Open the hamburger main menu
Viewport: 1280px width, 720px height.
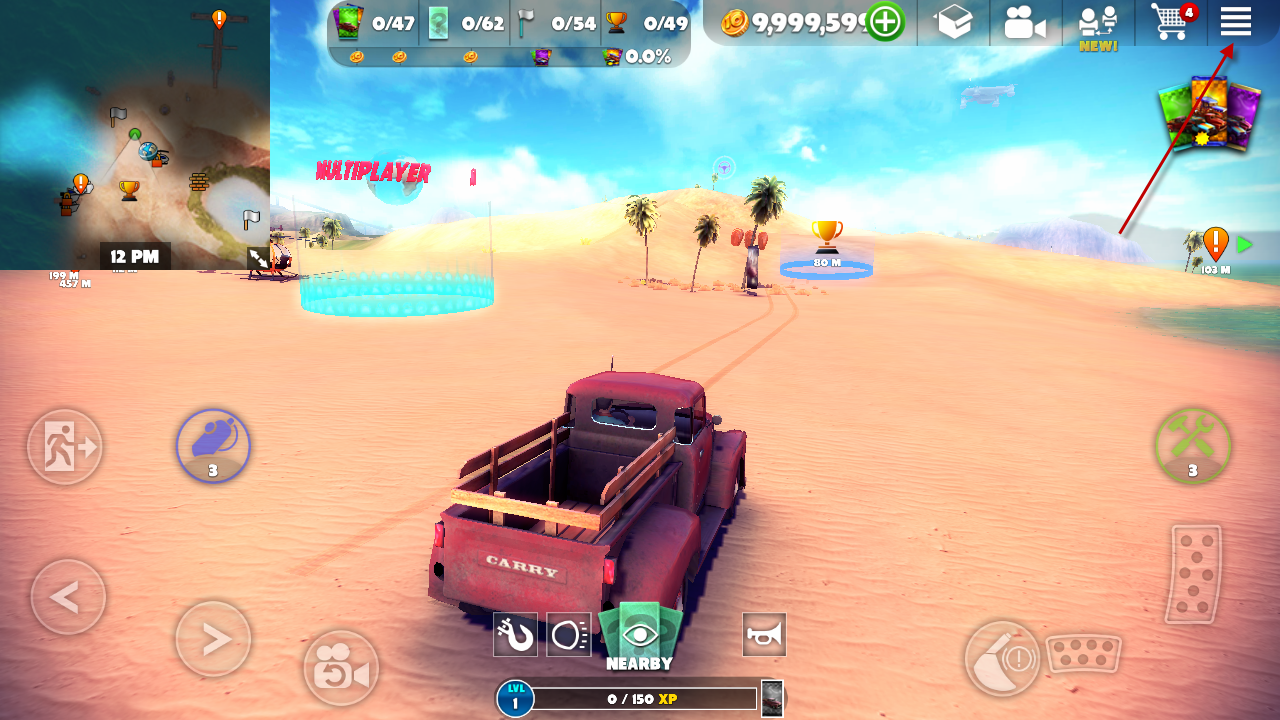pyautogui.click(x=1236, y=21)
